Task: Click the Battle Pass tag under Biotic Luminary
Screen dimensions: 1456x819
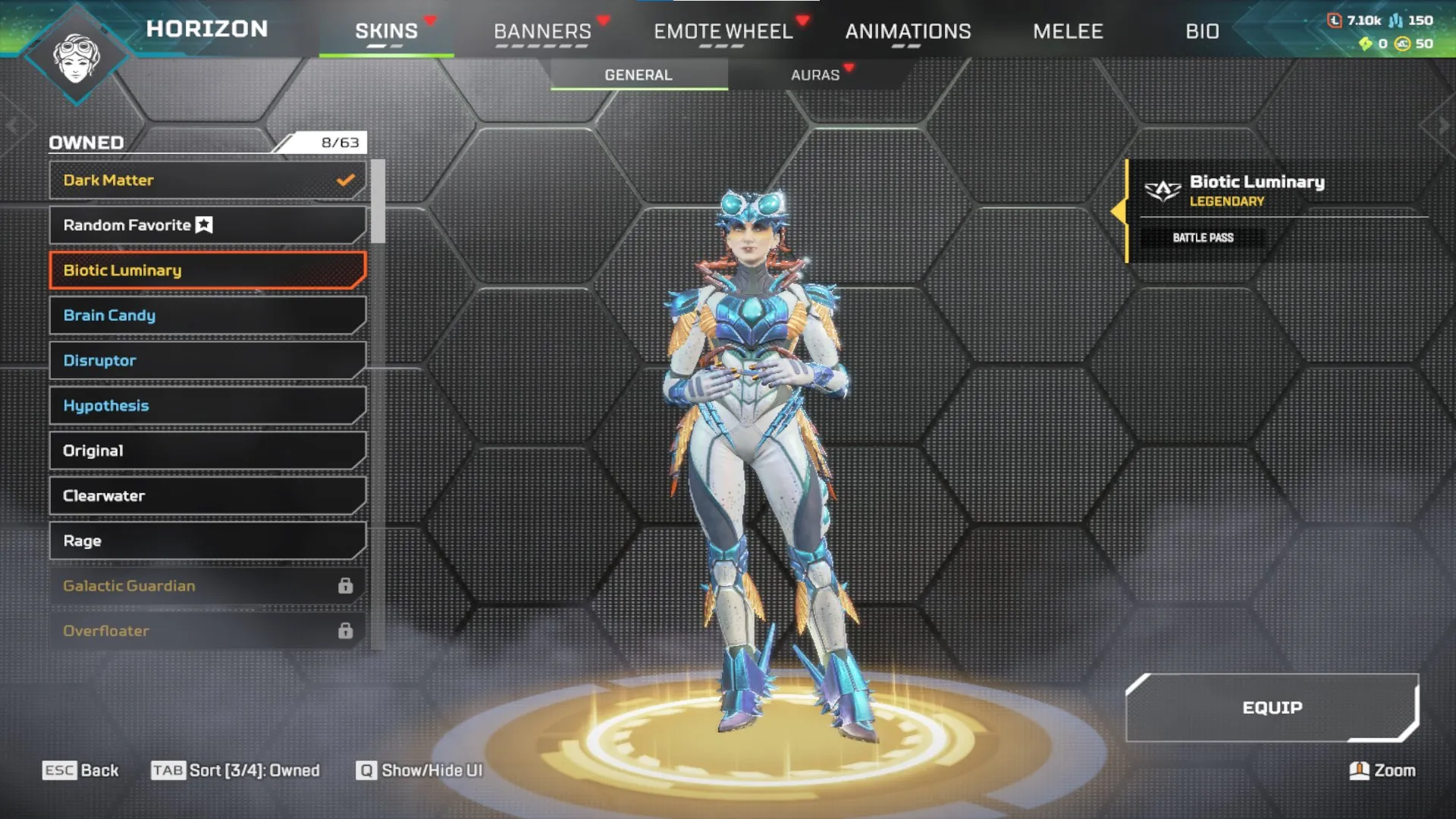Action: tap(1203, 237)
